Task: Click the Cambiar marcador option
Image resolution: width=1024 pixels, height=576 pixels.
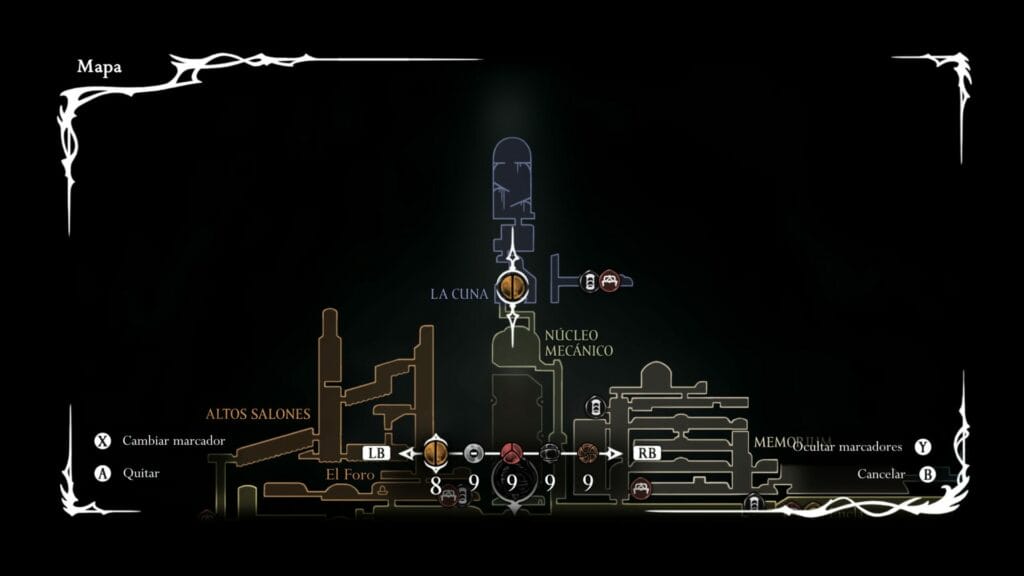Action: coord(173,441)
